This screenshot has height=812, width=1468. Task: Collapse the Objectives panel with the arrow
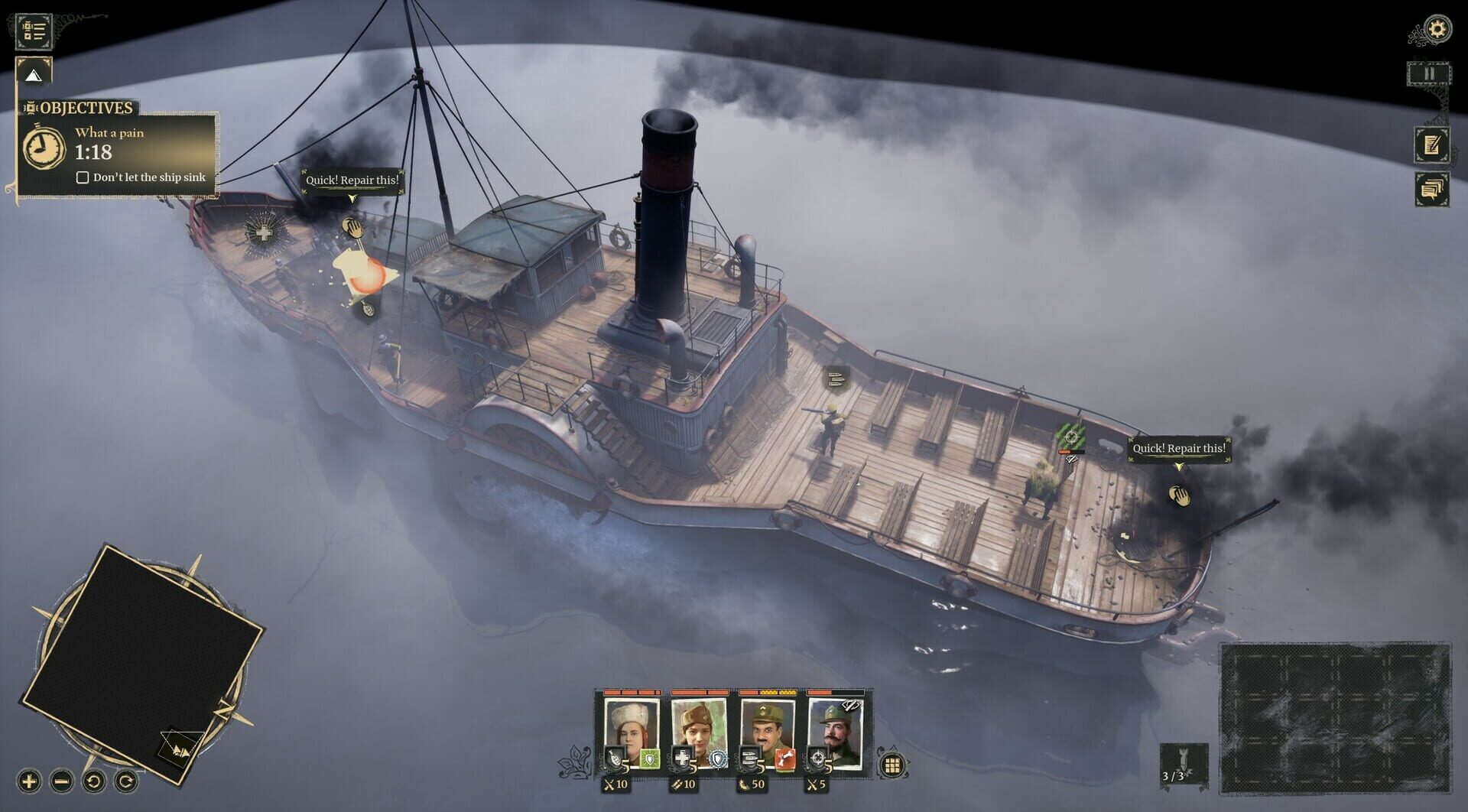32,76
